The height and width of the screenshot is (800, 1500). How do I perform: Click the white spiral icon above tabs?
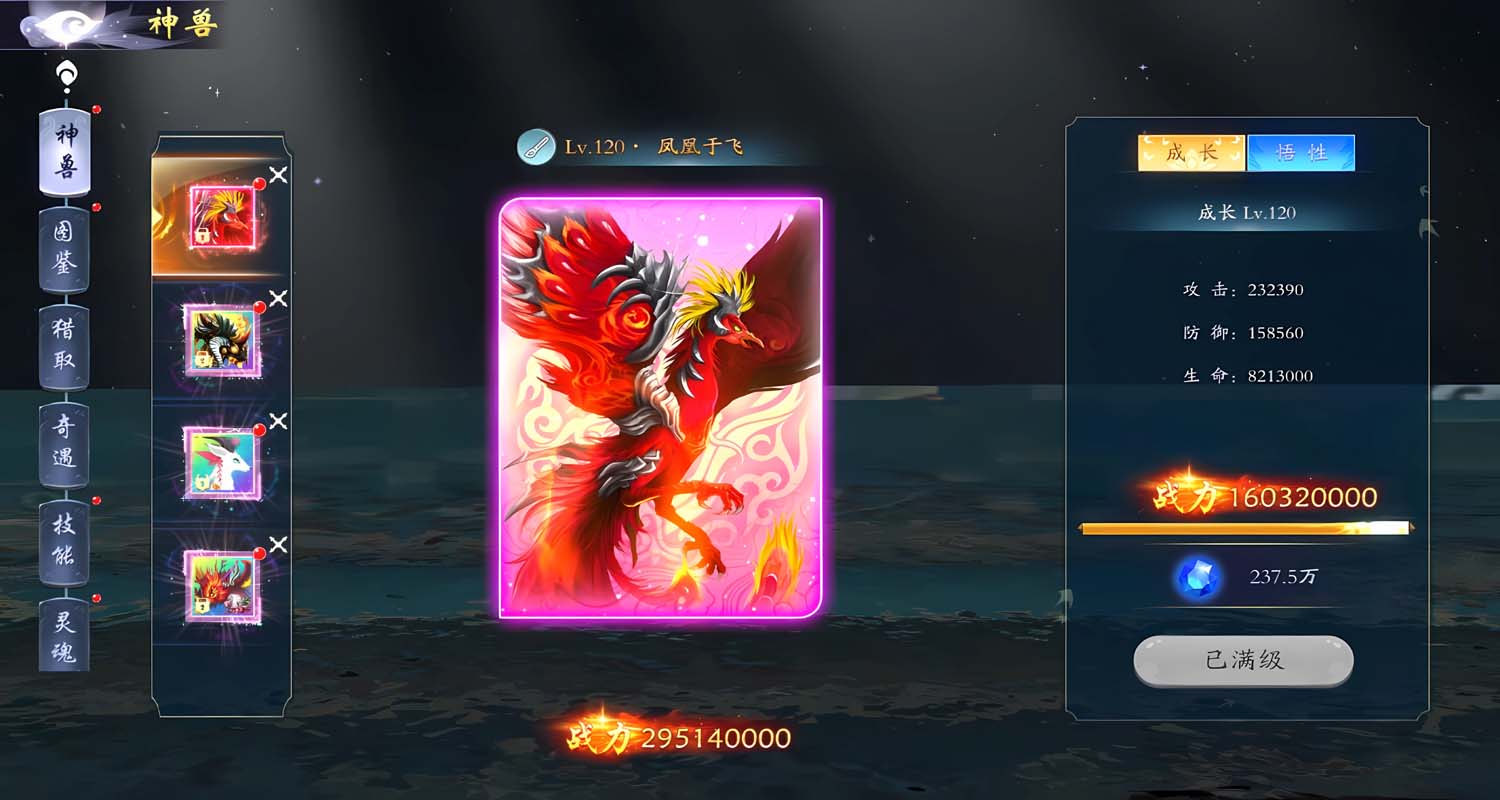[x=66, y=76]
